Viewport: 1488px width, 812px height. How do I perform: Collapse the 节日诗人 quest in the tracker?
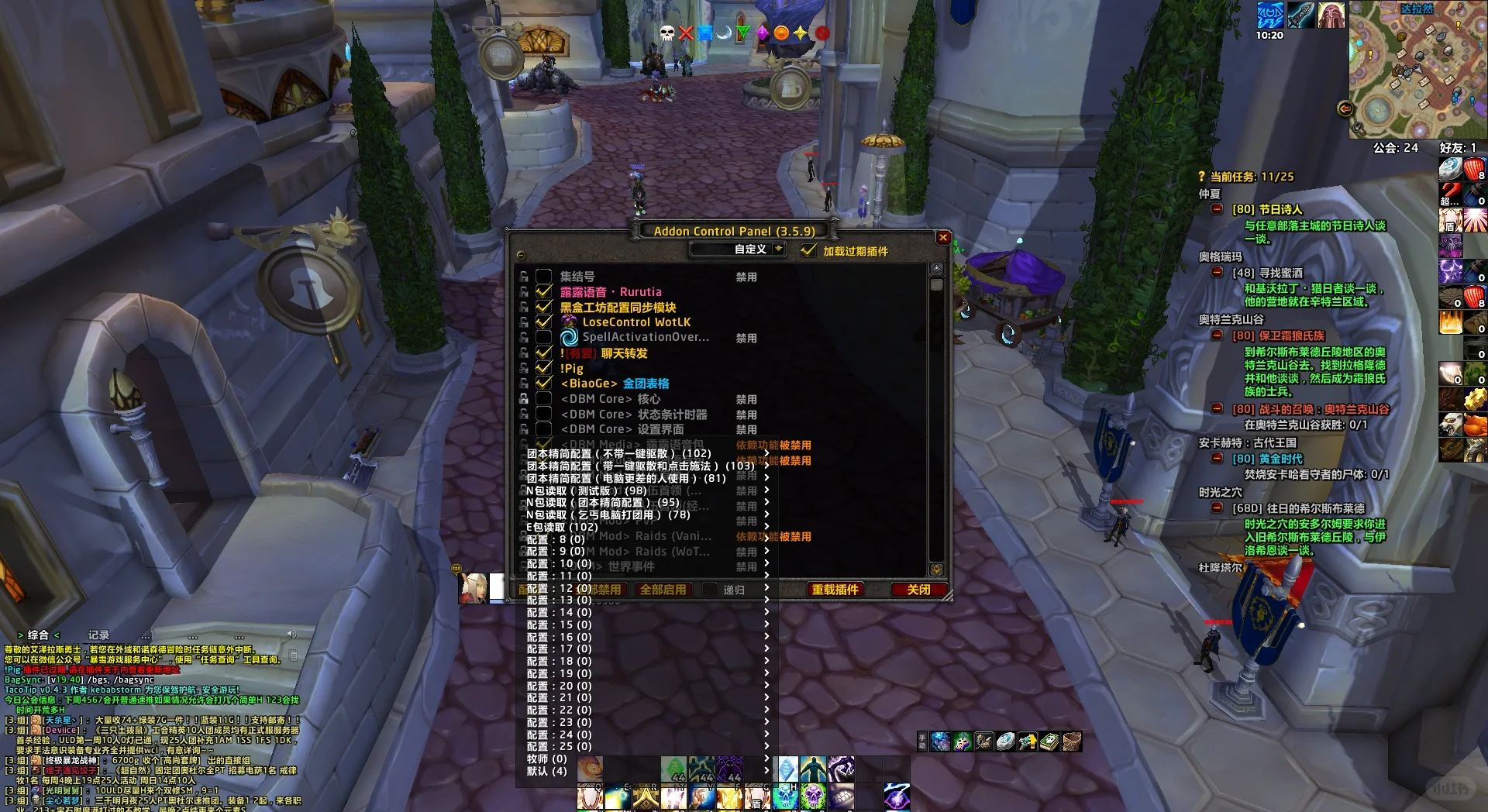point(1217,209)
